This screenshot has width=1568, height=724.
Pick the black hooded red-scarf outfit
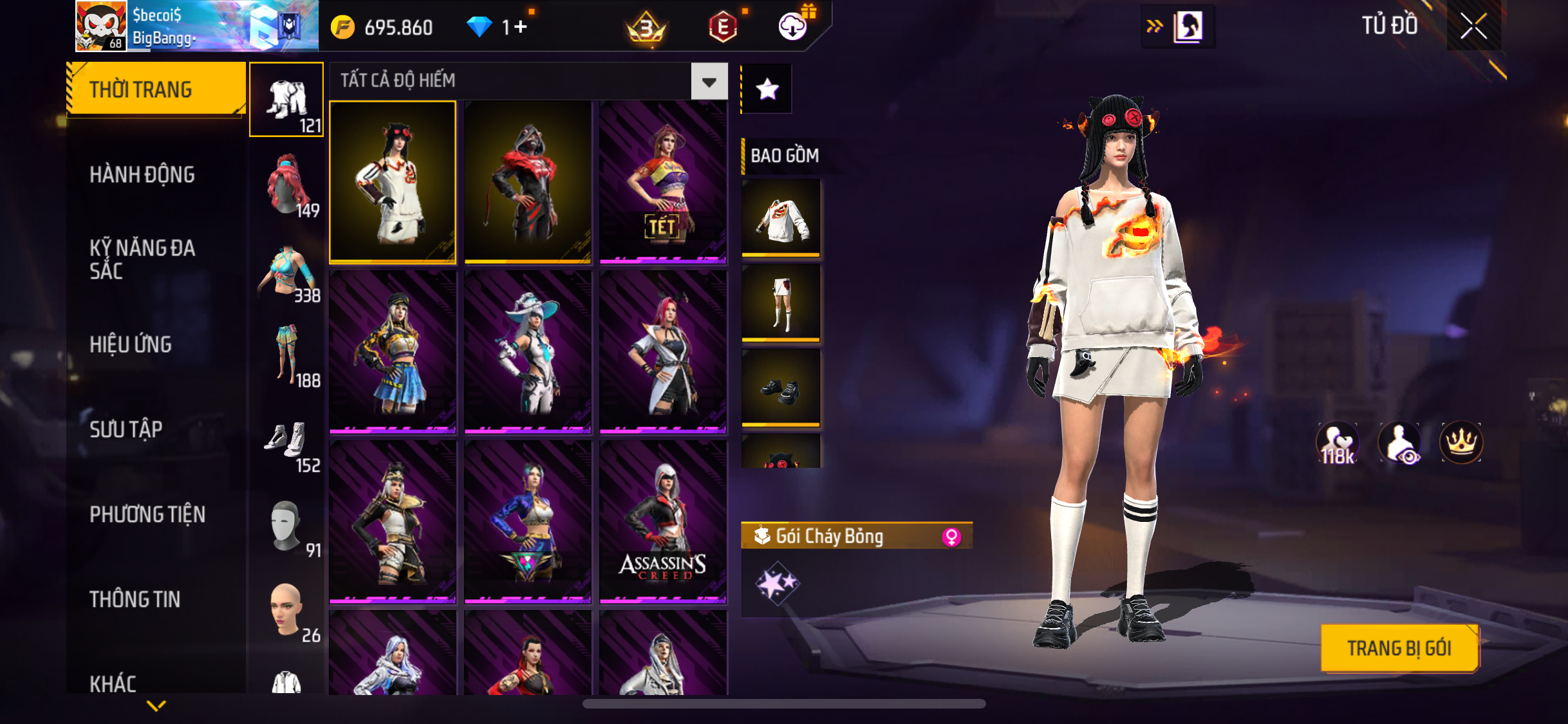[528, 183]
